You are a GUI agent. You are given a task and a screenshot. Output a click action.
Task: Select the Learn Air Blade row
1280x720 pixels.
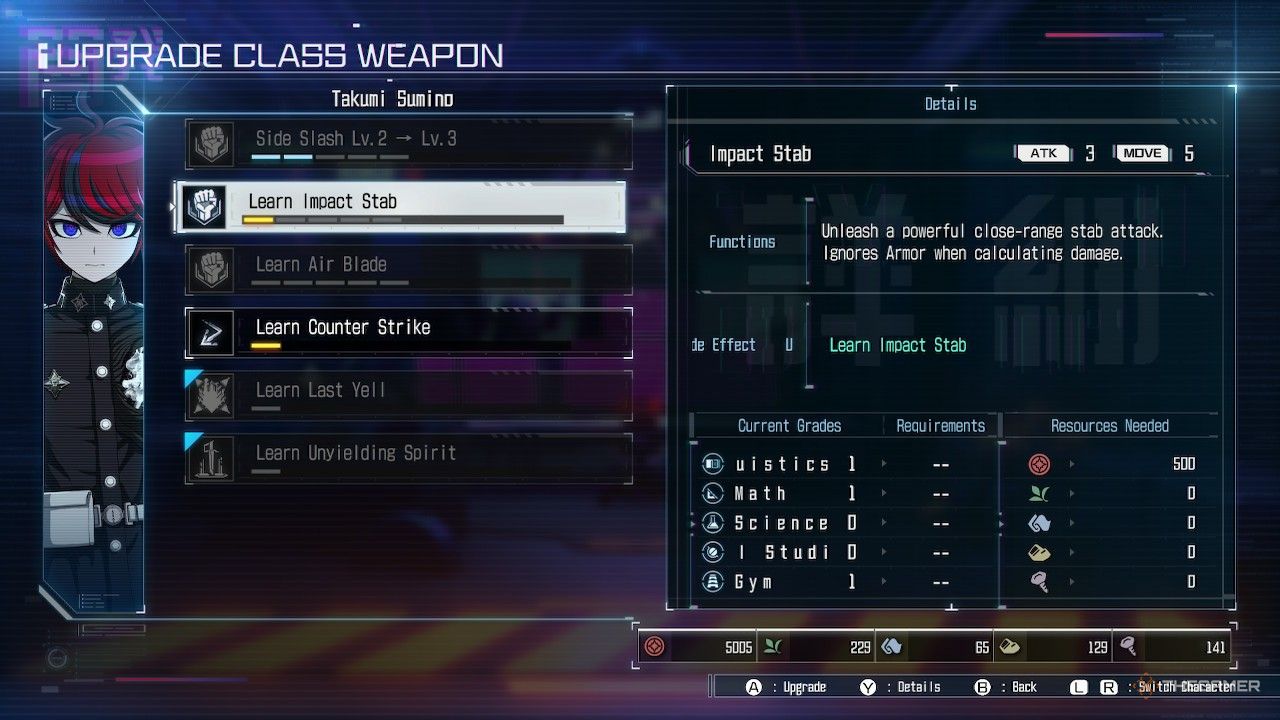pos(408,270)
